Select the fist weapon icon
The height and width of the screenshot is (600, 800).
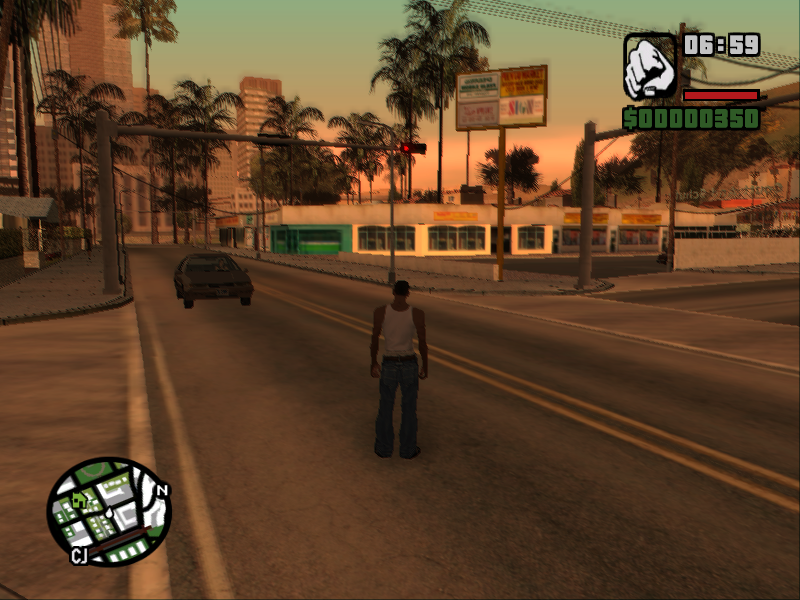click(x=650, y=67)
